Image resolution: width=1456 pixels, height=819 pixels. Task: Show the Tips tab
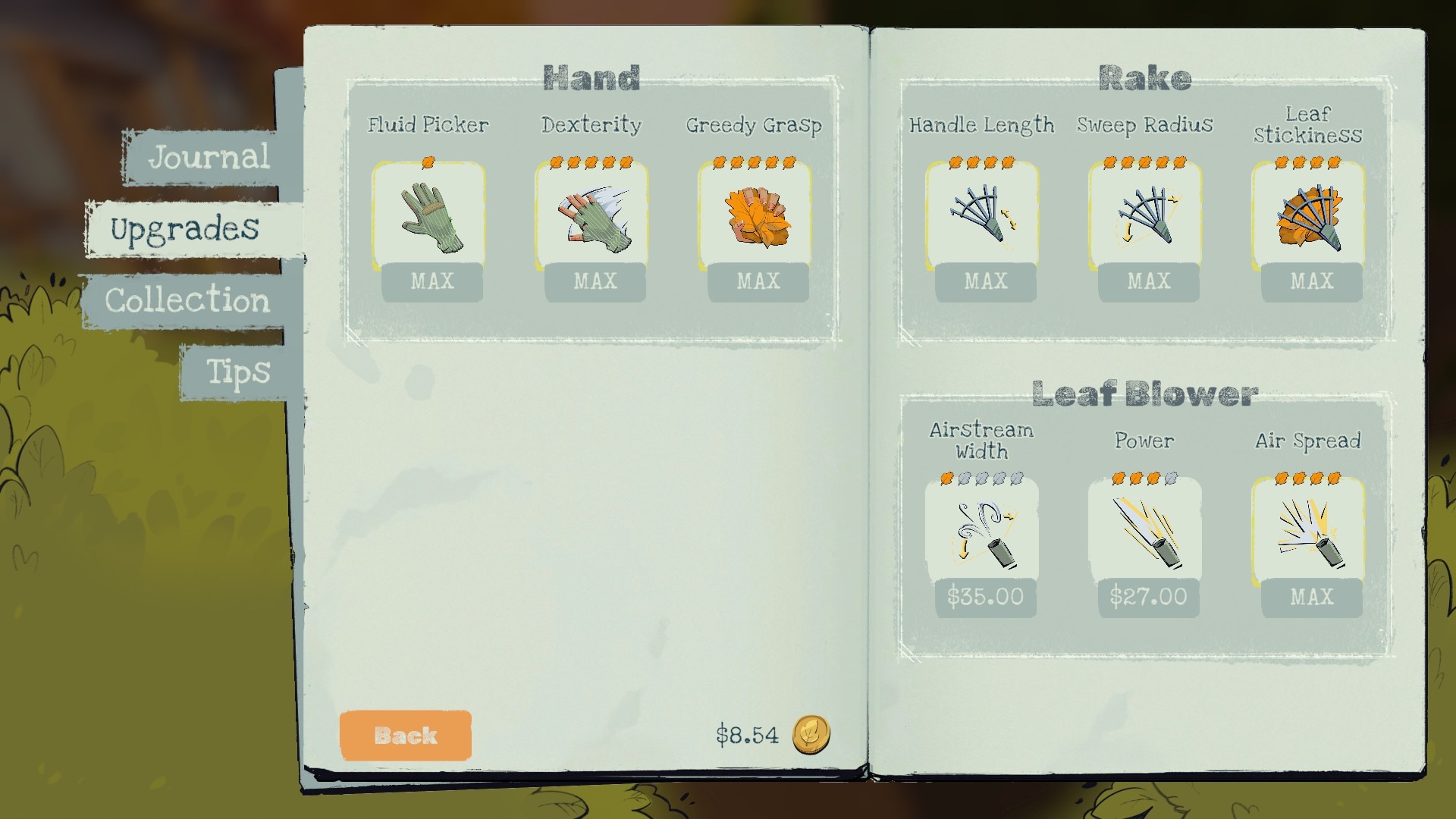[238, 372]
